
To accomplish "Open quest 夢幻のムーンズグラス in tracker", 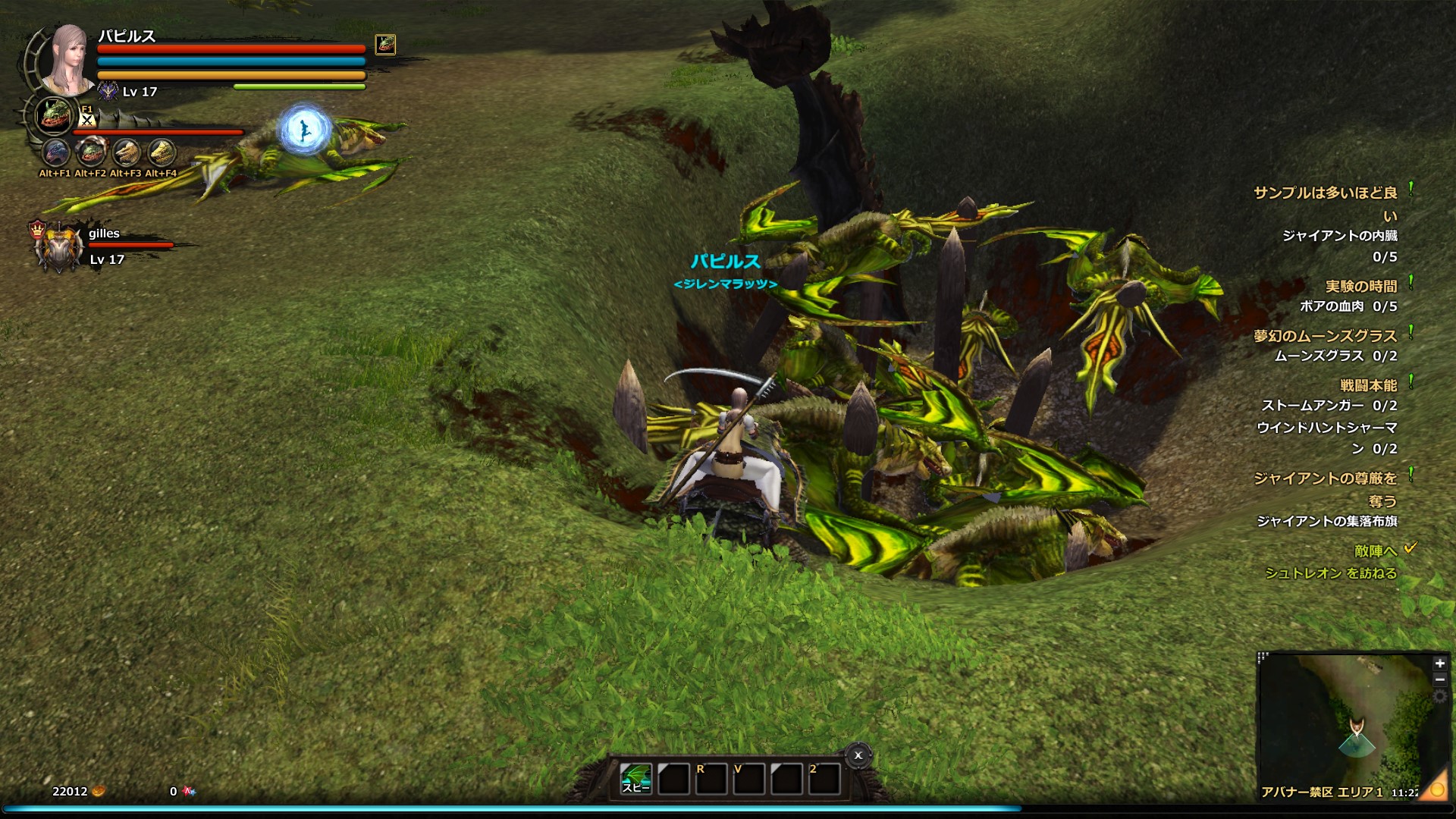I will (1325, 336).
